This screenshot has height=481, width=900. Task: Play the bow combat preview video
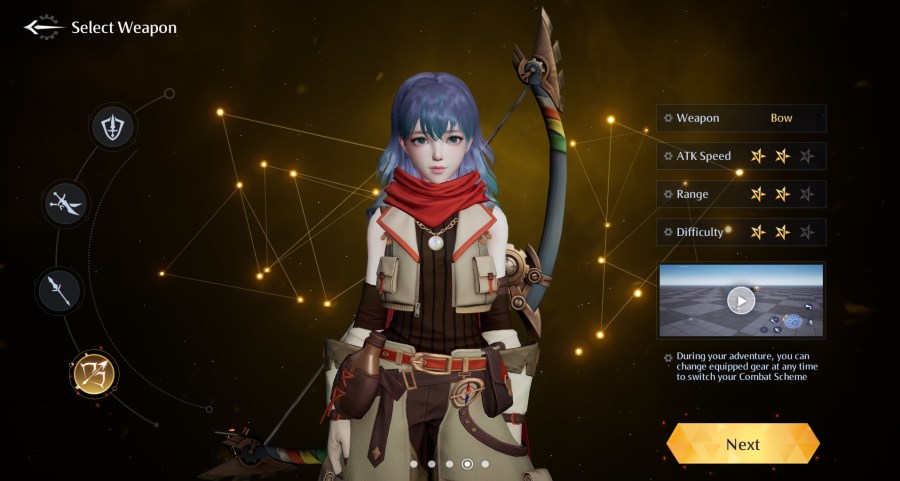[x=741, y=300]
